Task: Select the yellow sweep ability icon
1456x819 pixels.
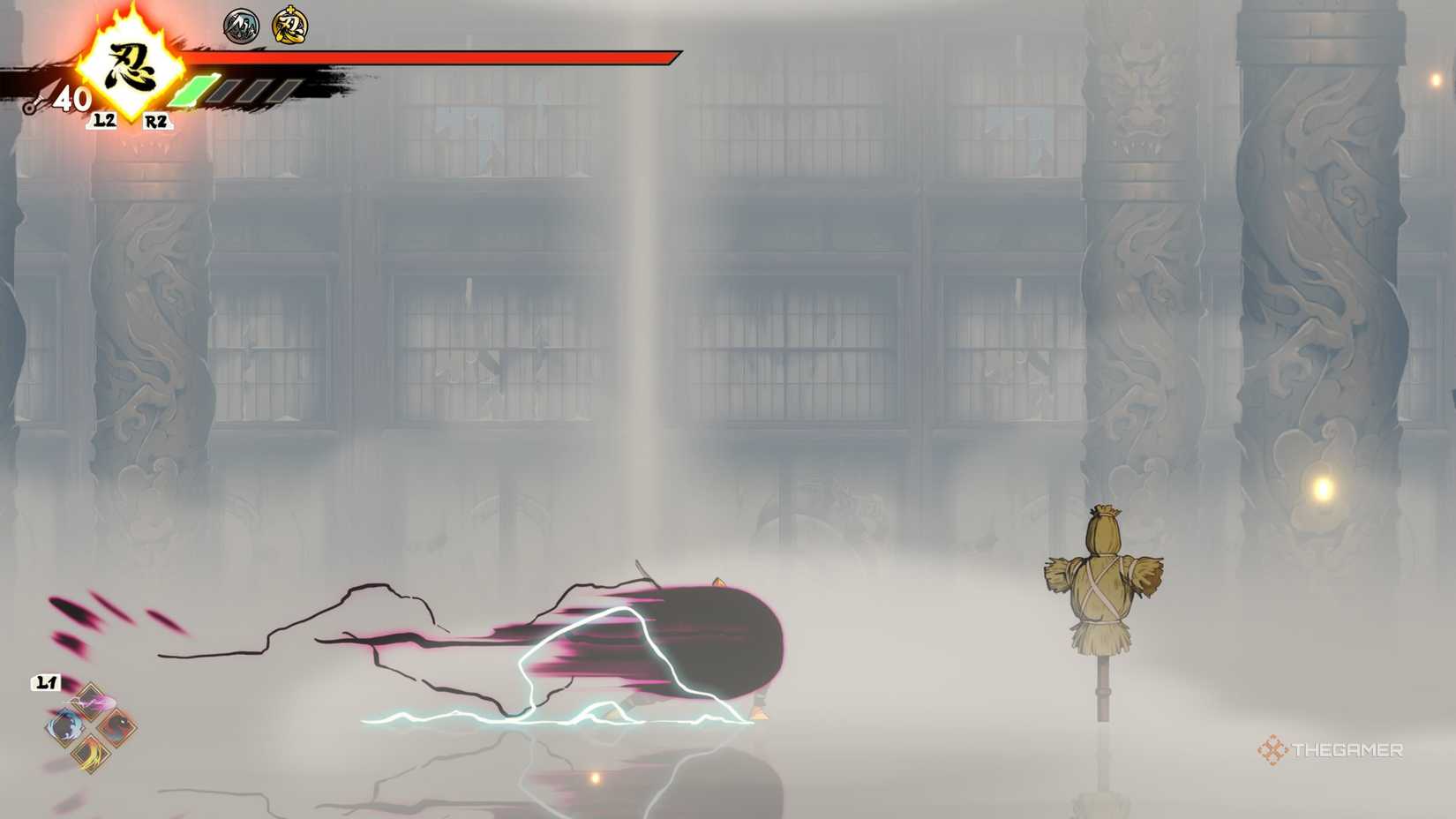Action: 91,754
